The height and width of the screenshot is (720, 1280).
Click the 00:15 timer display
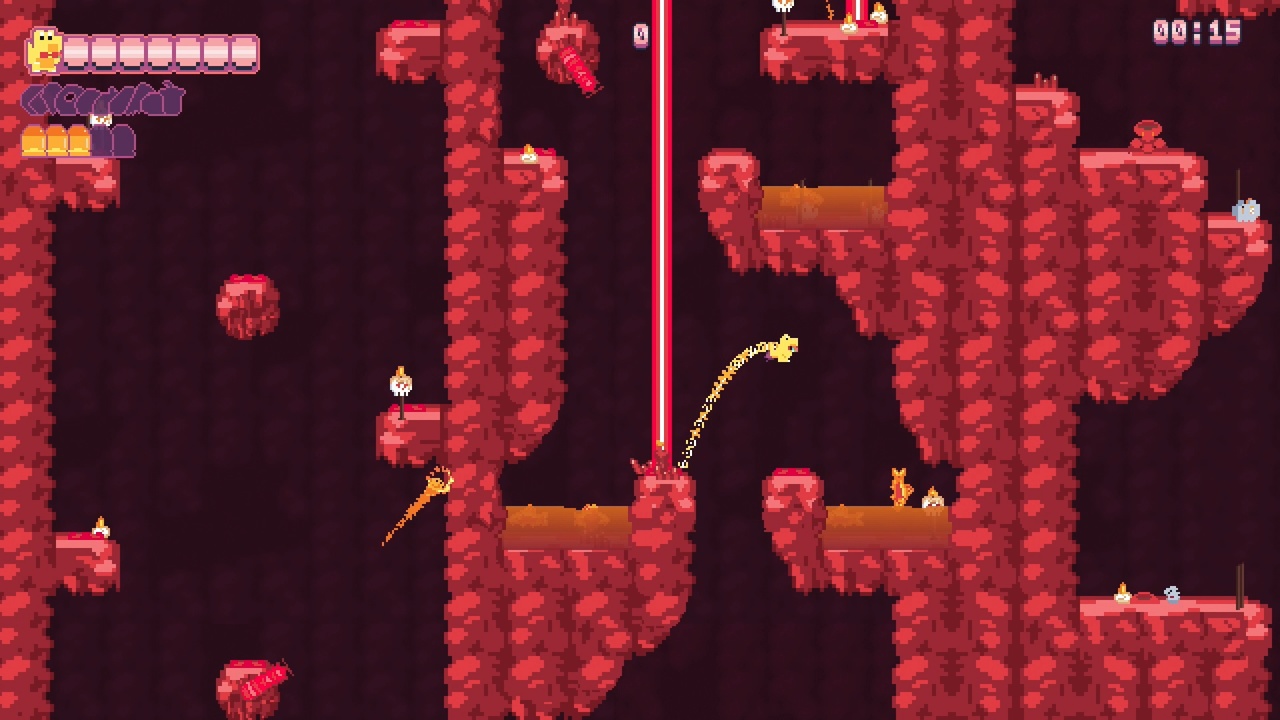(1204, 31)
